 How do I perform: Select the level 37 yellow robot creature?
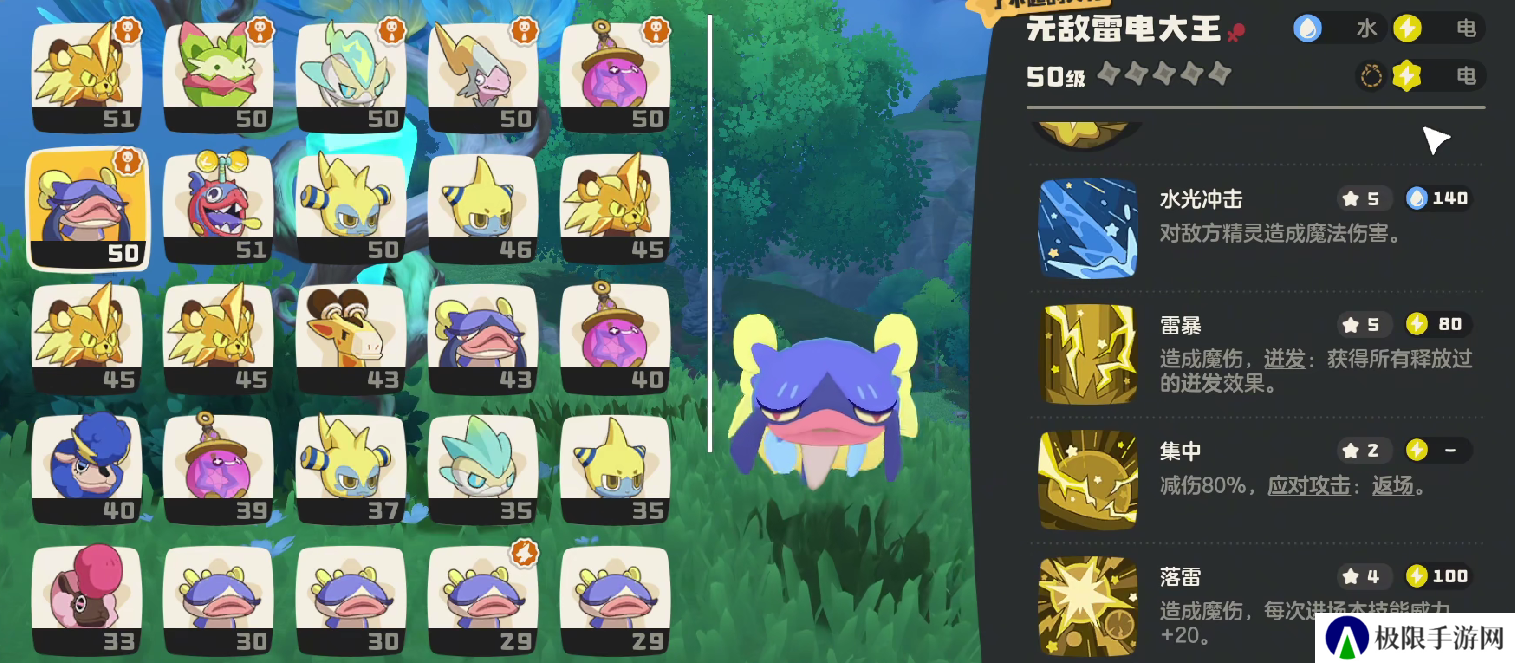point(351,469)
